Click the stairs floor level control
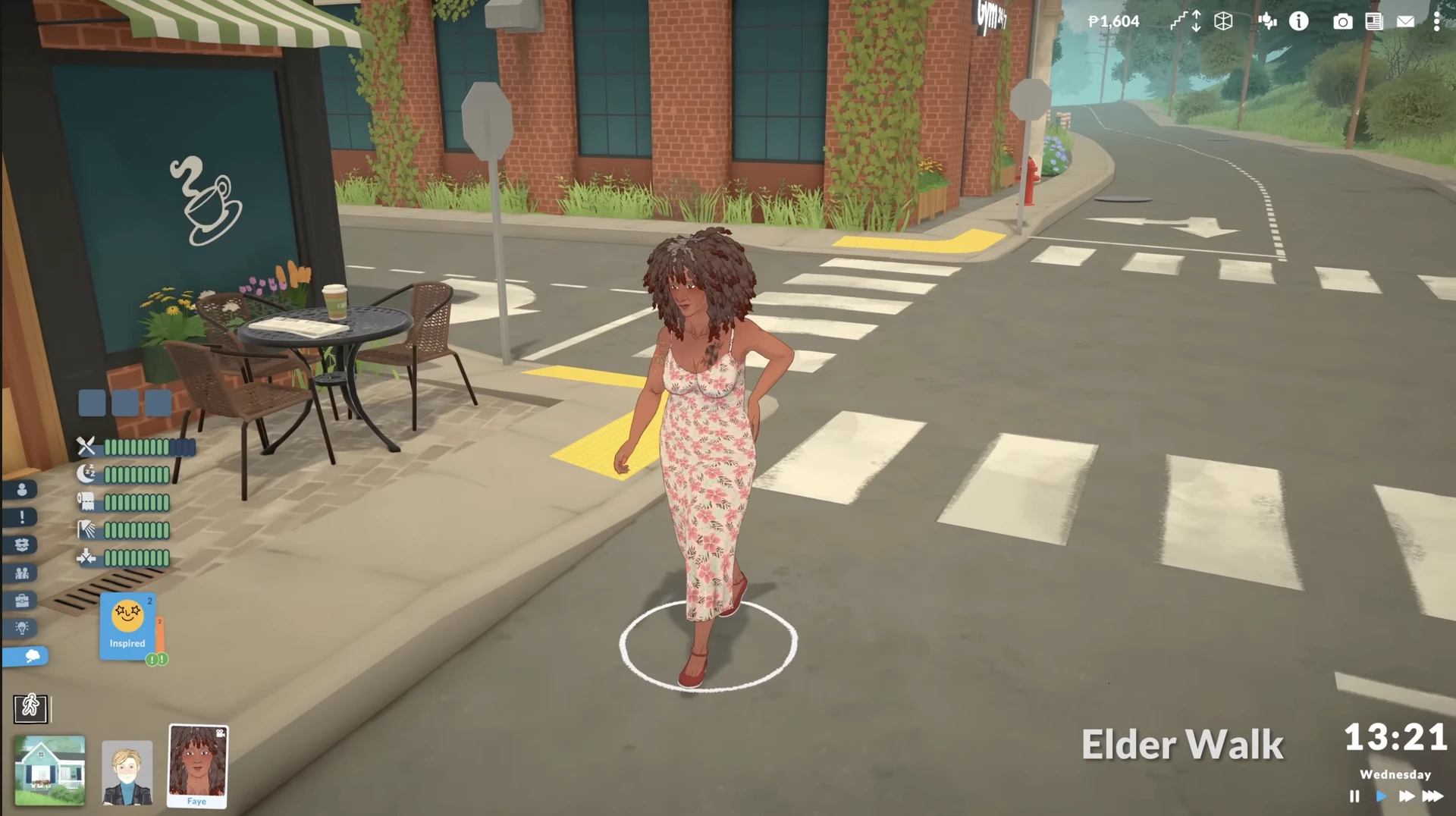This screenshot has height=816, width=1456. coord(1185,21)
